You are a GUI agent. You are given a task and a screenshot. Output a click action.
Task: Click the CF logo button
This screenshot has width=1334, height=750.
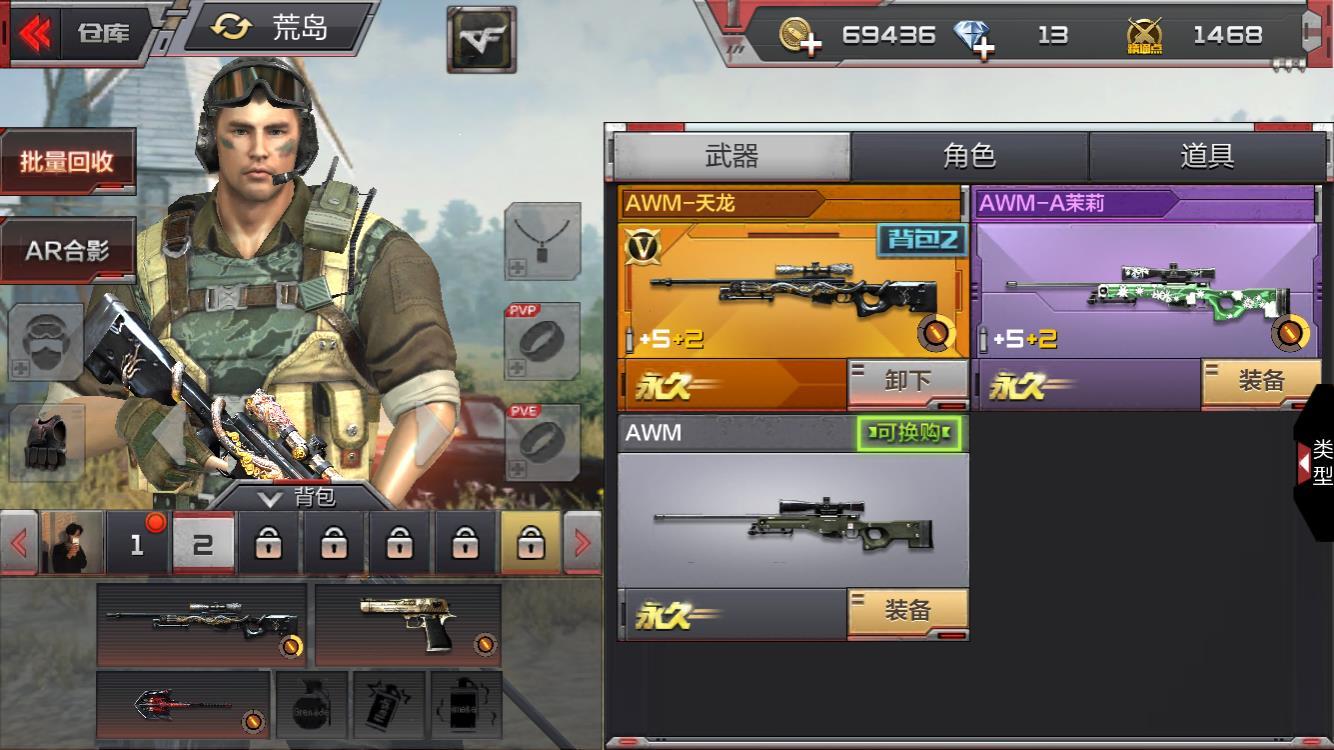coord(481,39)
